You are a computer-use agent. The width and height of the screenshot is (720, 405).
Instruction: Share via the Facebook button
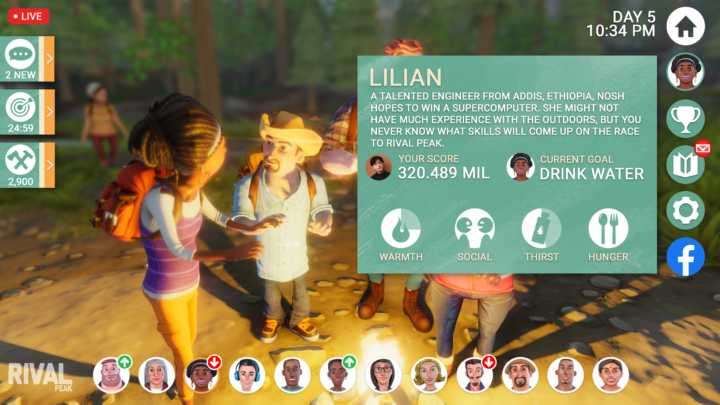(686, 257)
